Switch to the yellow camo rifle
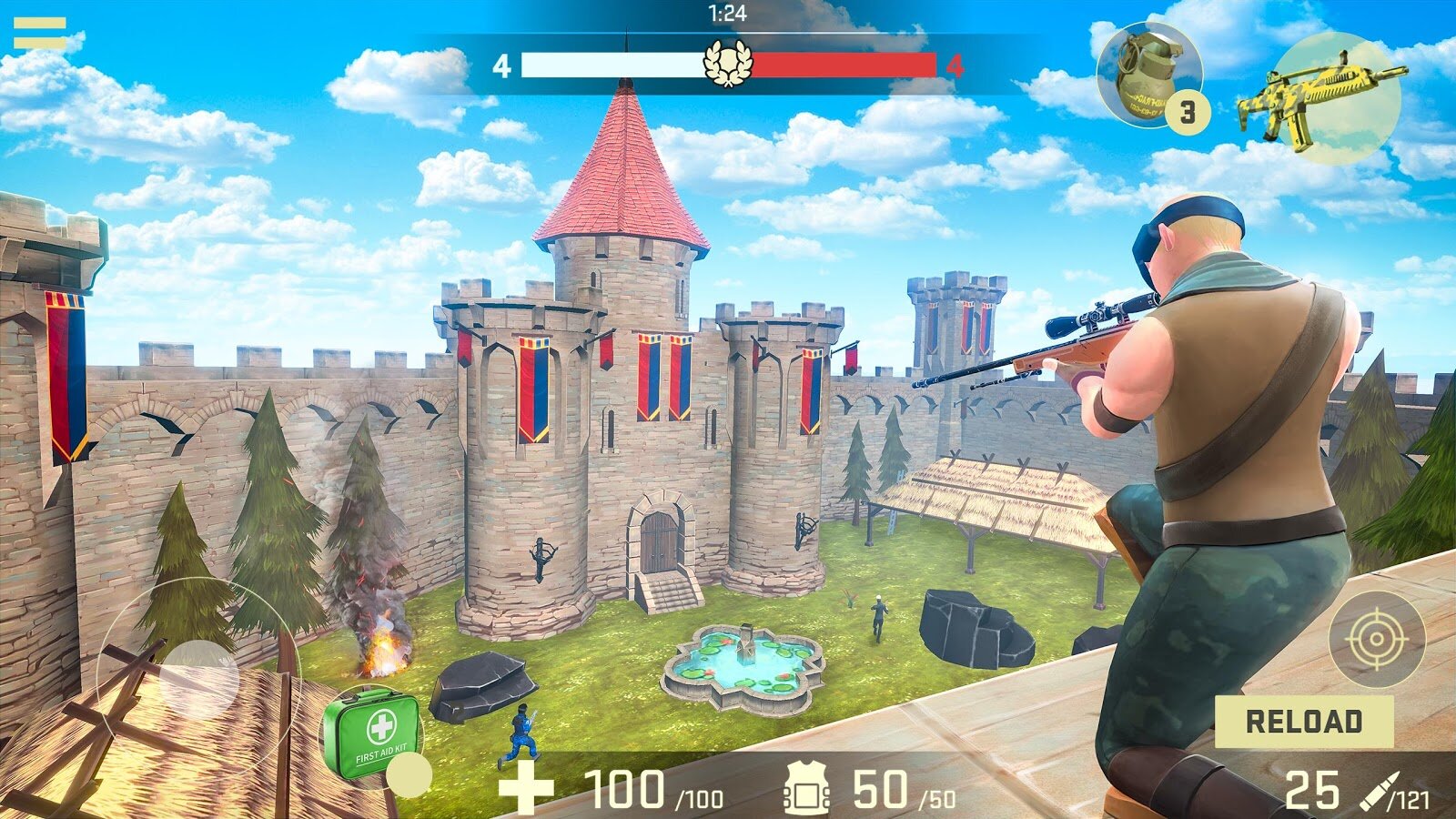This screenshot has height=819, width=1456. click(1321, 97)
